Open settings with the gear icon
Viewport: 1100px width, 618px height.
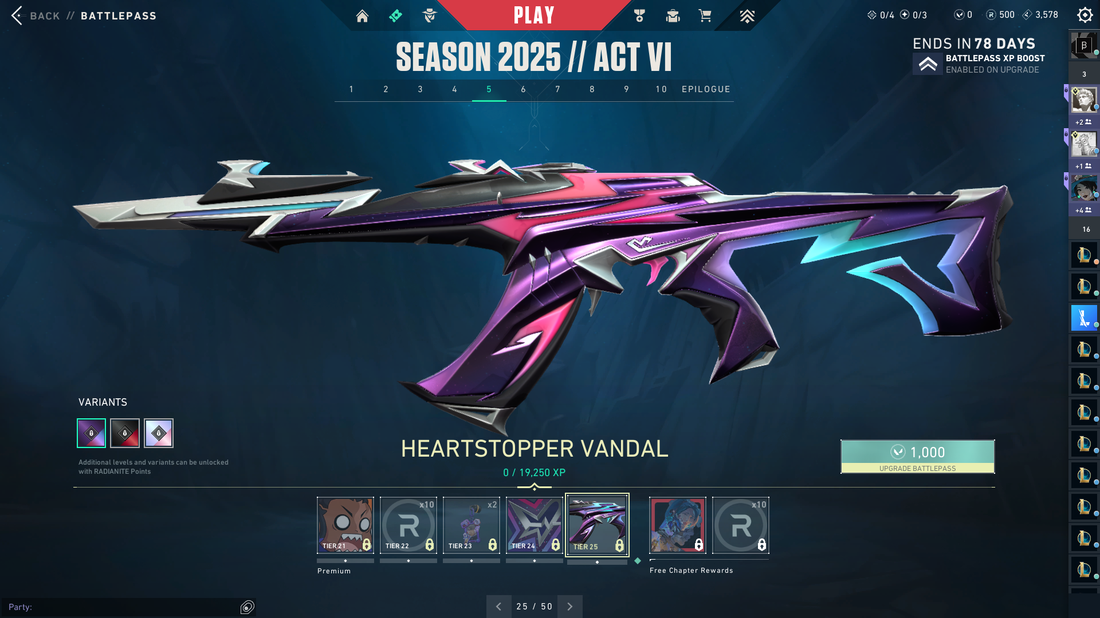tap(1085, 15)
